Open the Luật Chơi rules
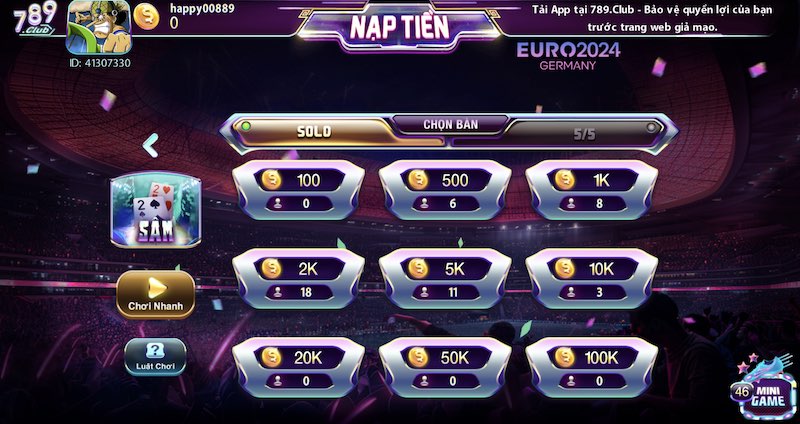 154,357
